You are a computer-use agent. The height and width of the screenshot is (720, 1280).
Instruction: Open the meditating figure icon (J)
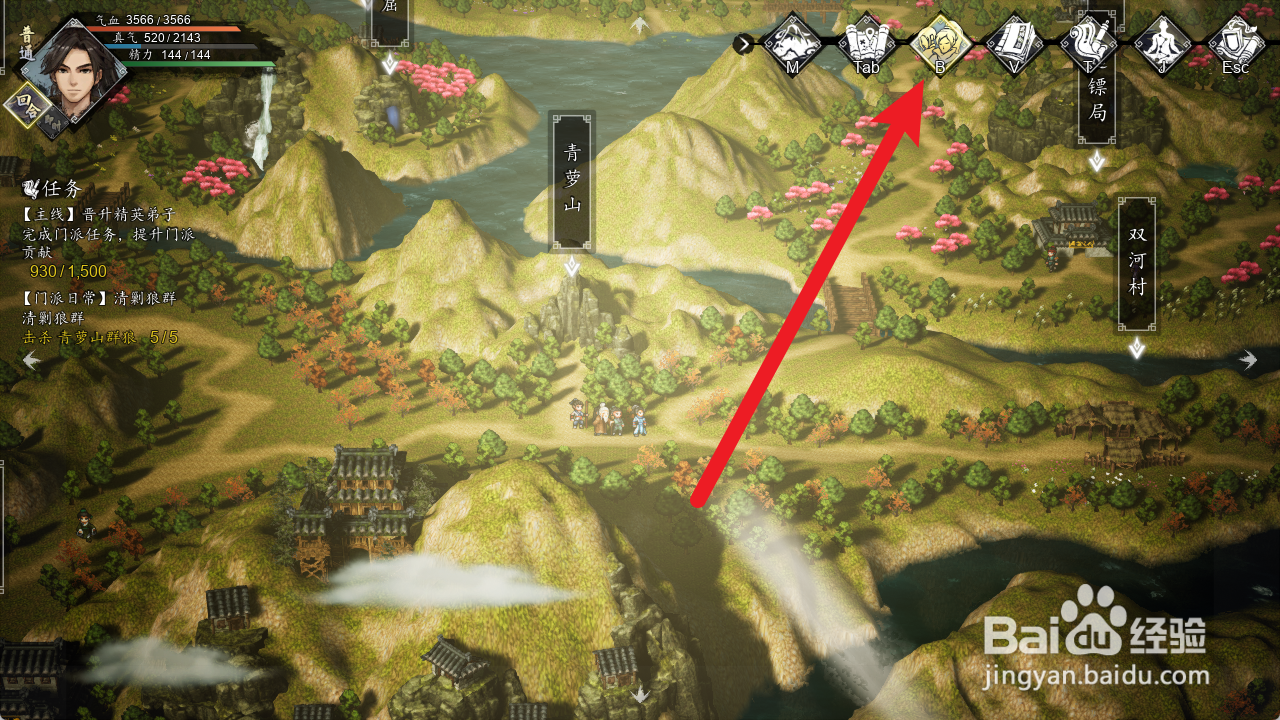point(1162,43)
